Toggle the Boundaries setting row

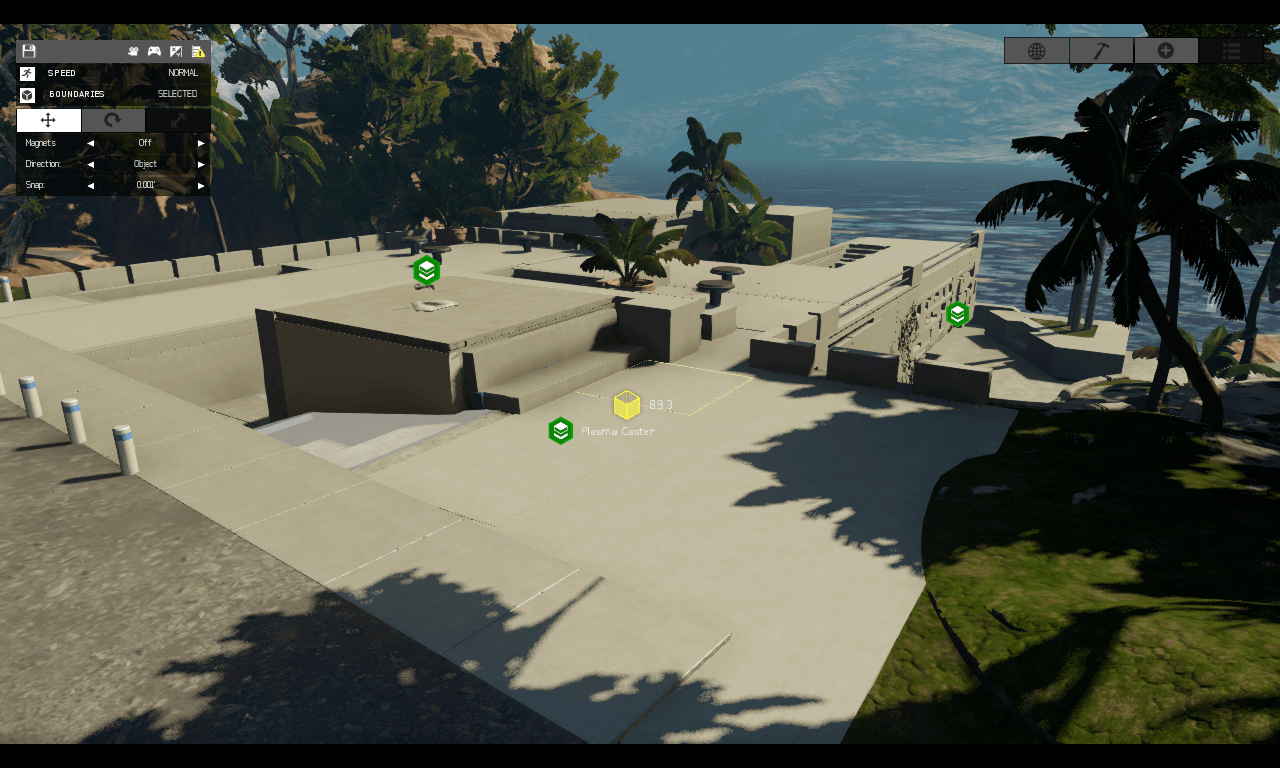[x=113, y=94]
